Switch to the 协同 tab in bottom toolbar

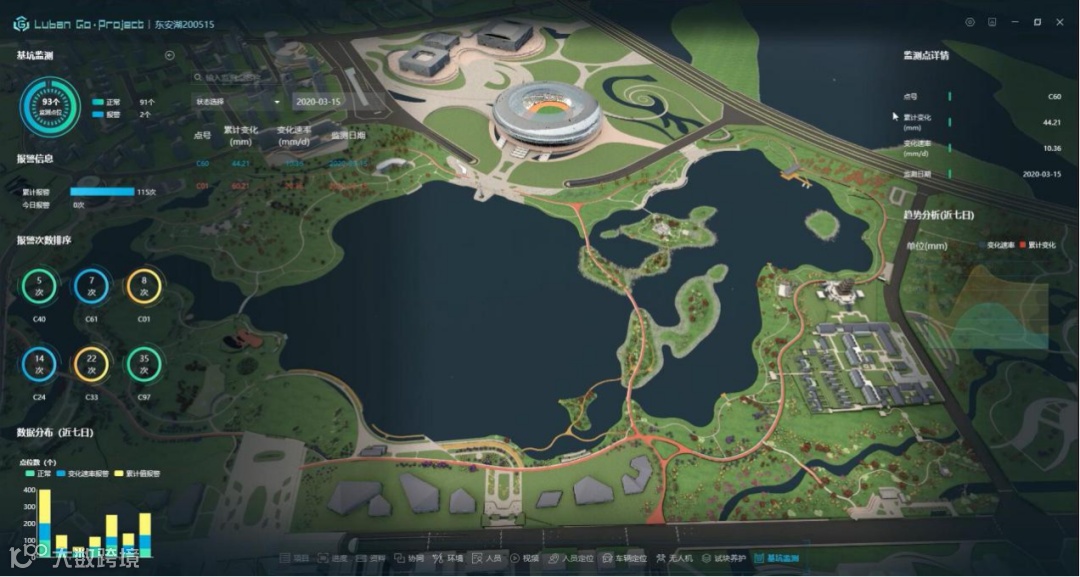coord(409,558)
